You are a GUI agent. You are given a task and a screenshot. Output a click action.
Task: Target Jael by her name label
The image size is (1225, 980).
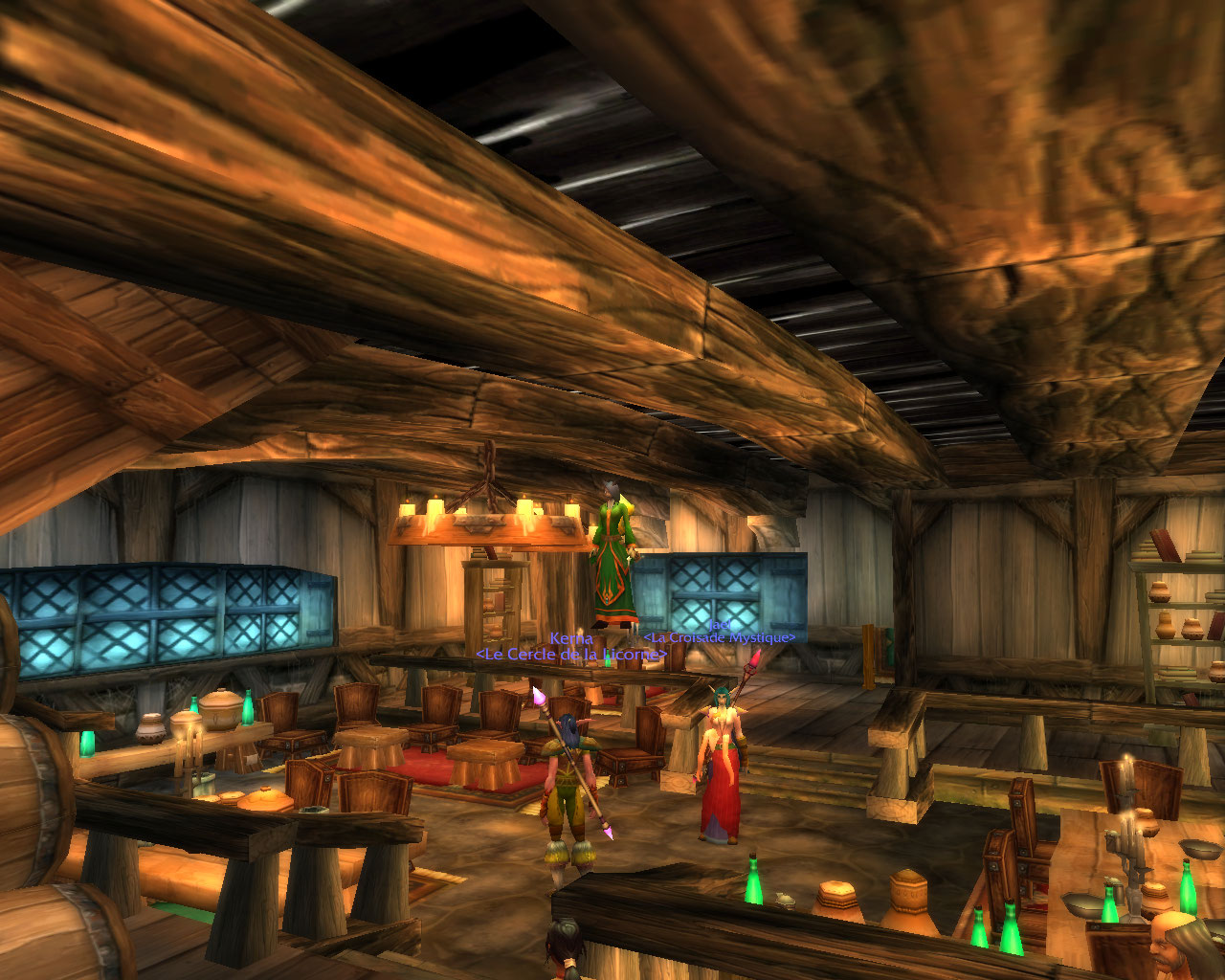point(718,624)
